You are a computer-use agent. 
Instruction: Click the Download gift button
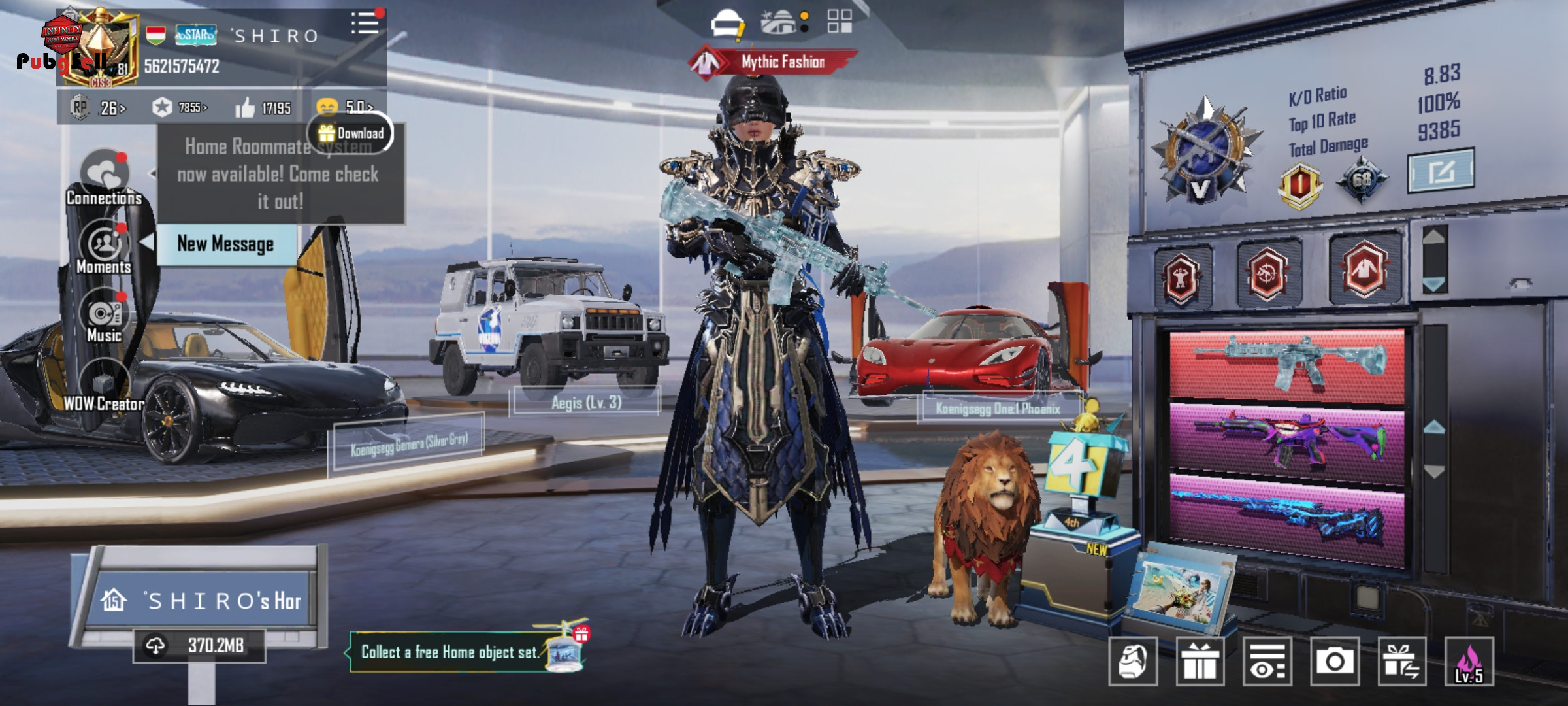(351, 133)
